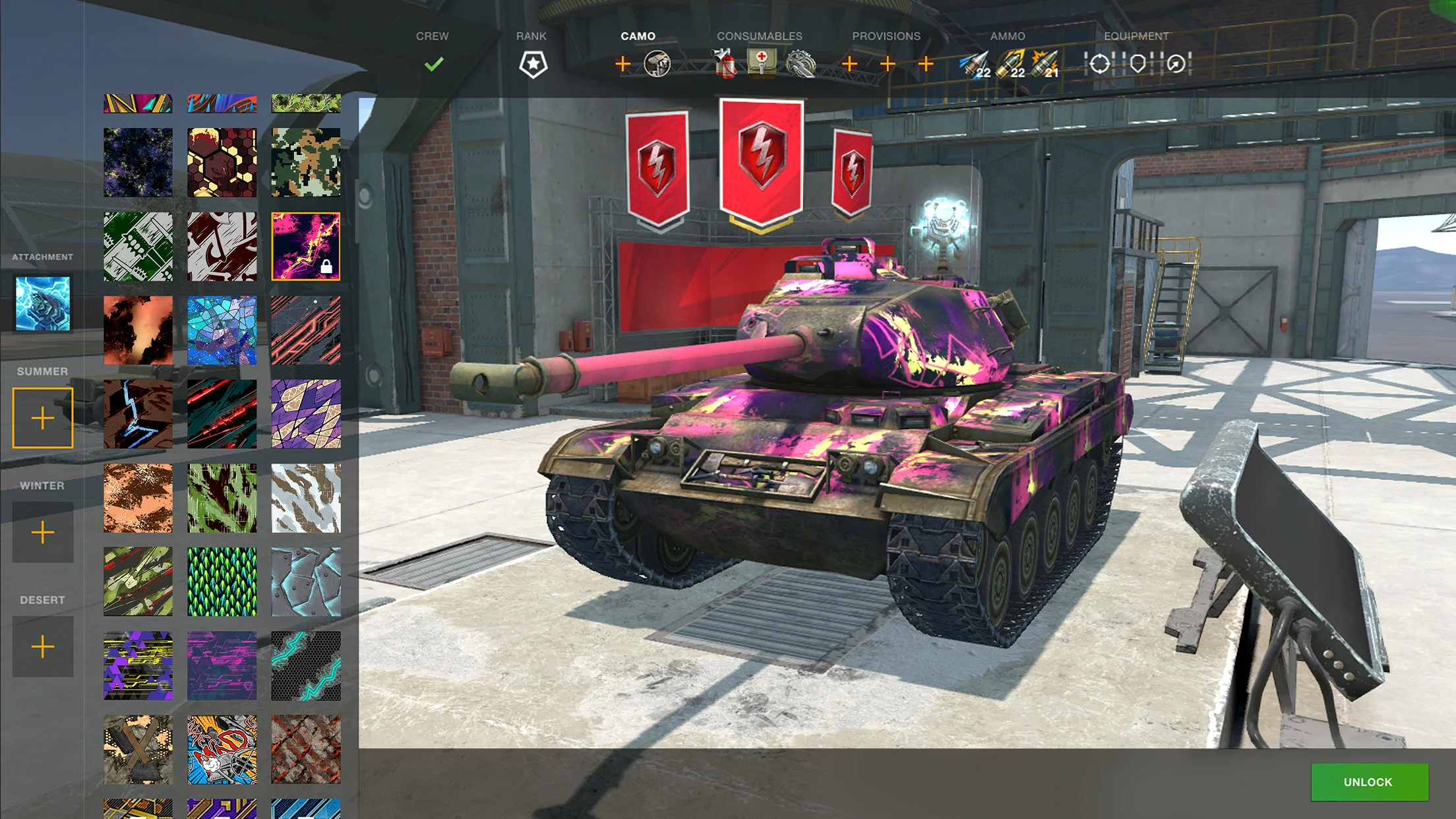Choose the blue stained-glass mosaic camo
Viewport: 1456px width, 819px height.
click(222, 330)
